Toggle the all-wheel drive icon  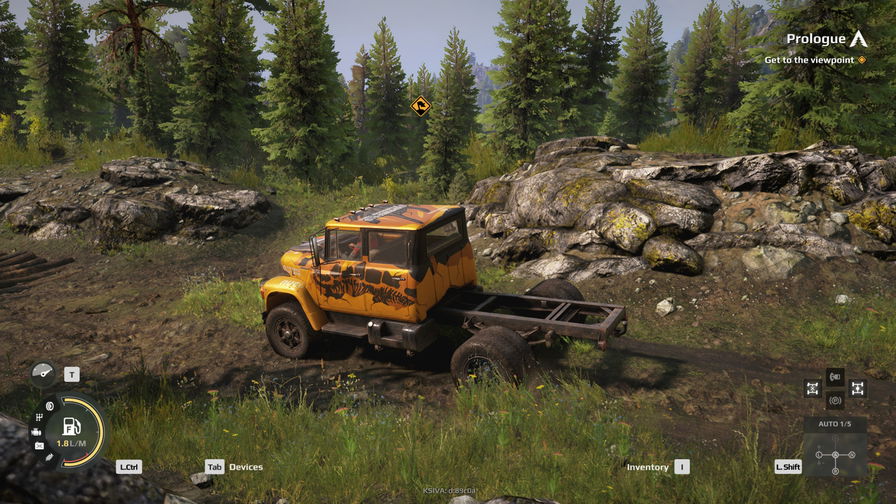[813, 387]
